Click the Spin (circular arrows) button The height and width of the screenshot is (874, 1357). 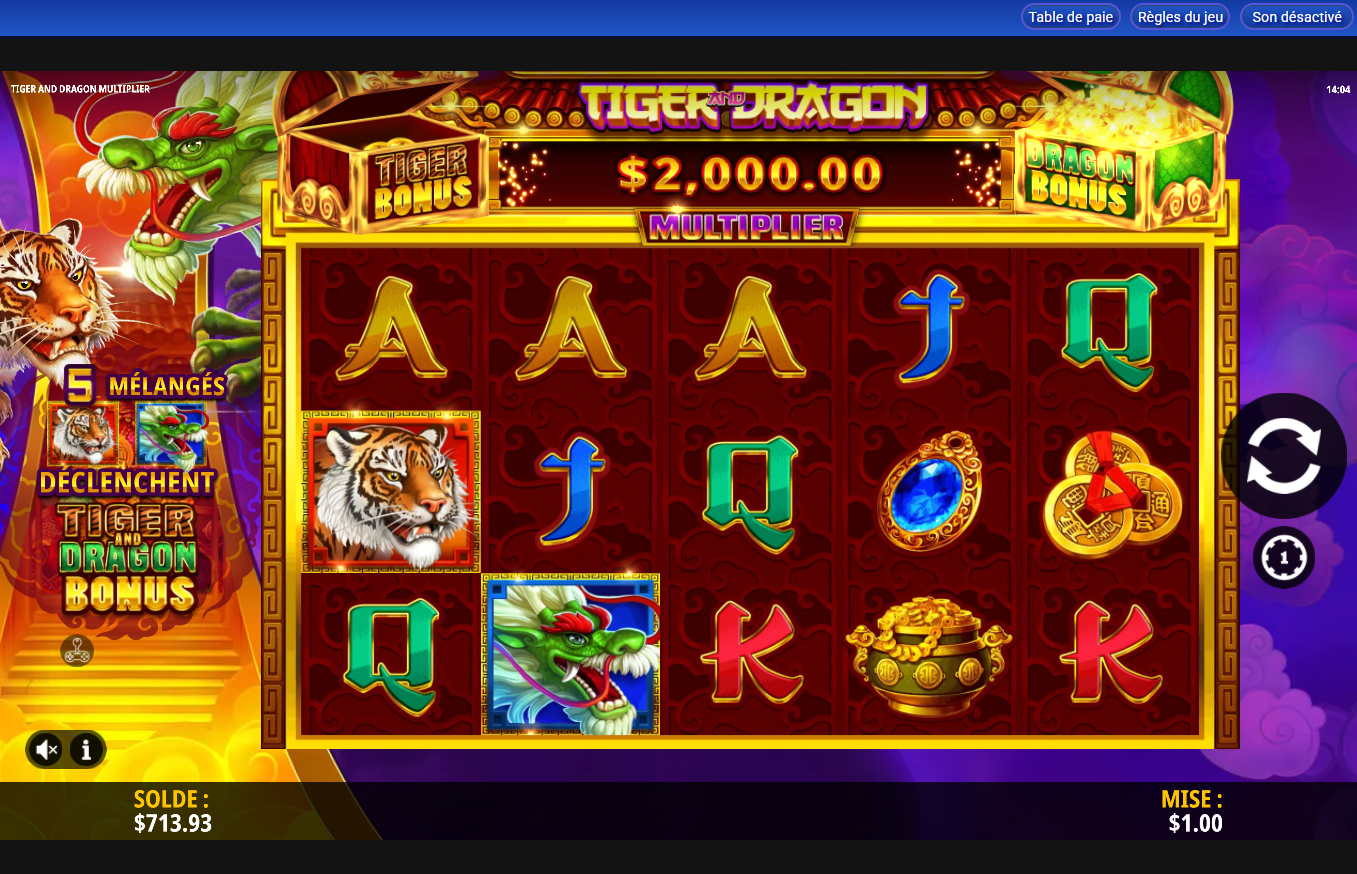tap(1286, 455)
